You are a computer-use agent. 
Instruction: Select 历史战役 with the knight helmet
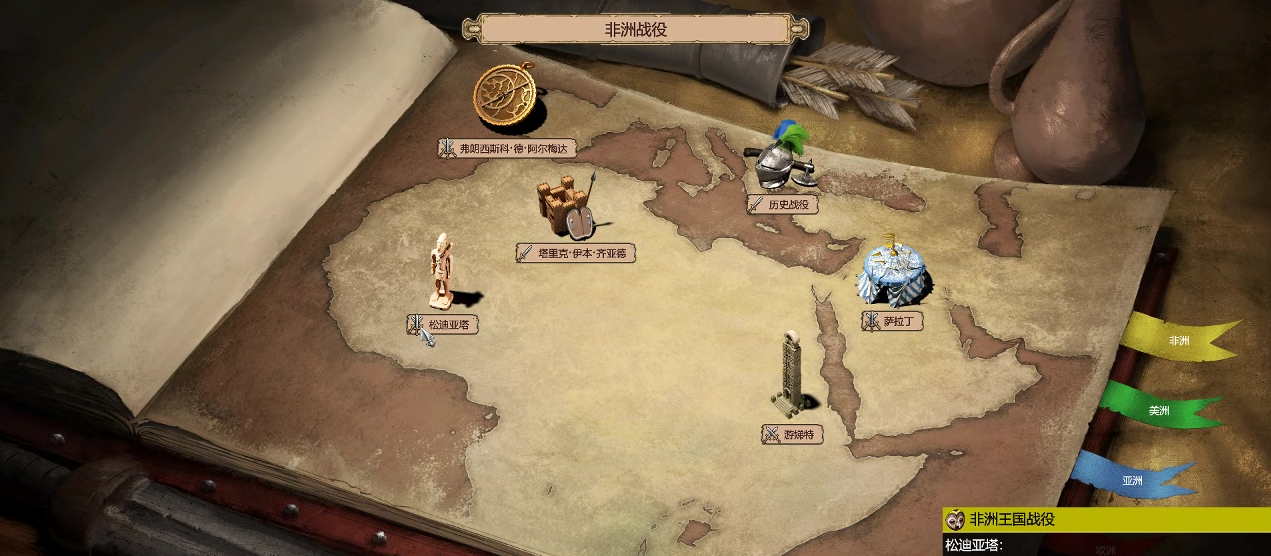(x=783, y=204)
